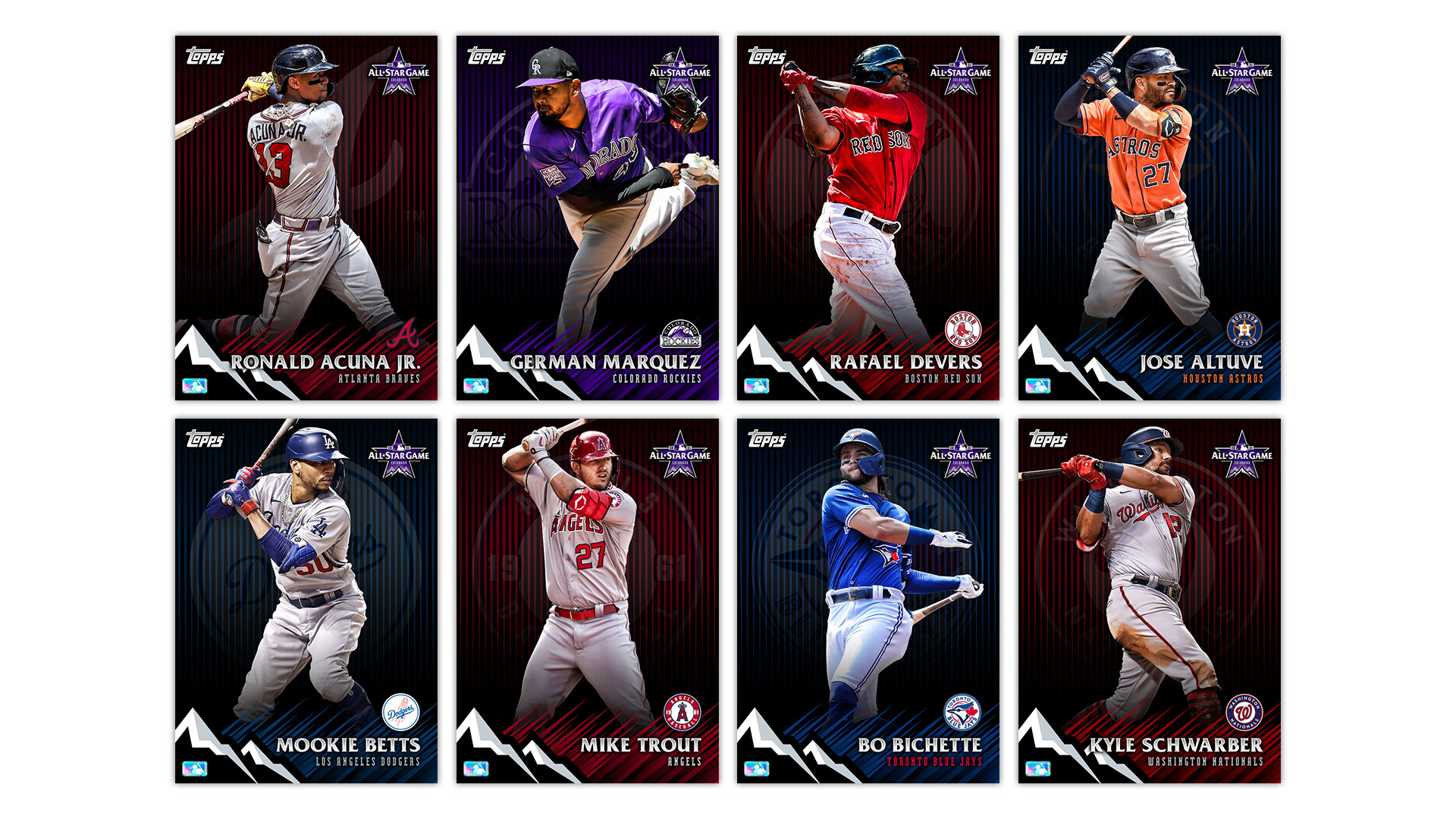Choose the Mike Trout Angels card
Screen dimensions: 1456x819
[x=587, y=601]
